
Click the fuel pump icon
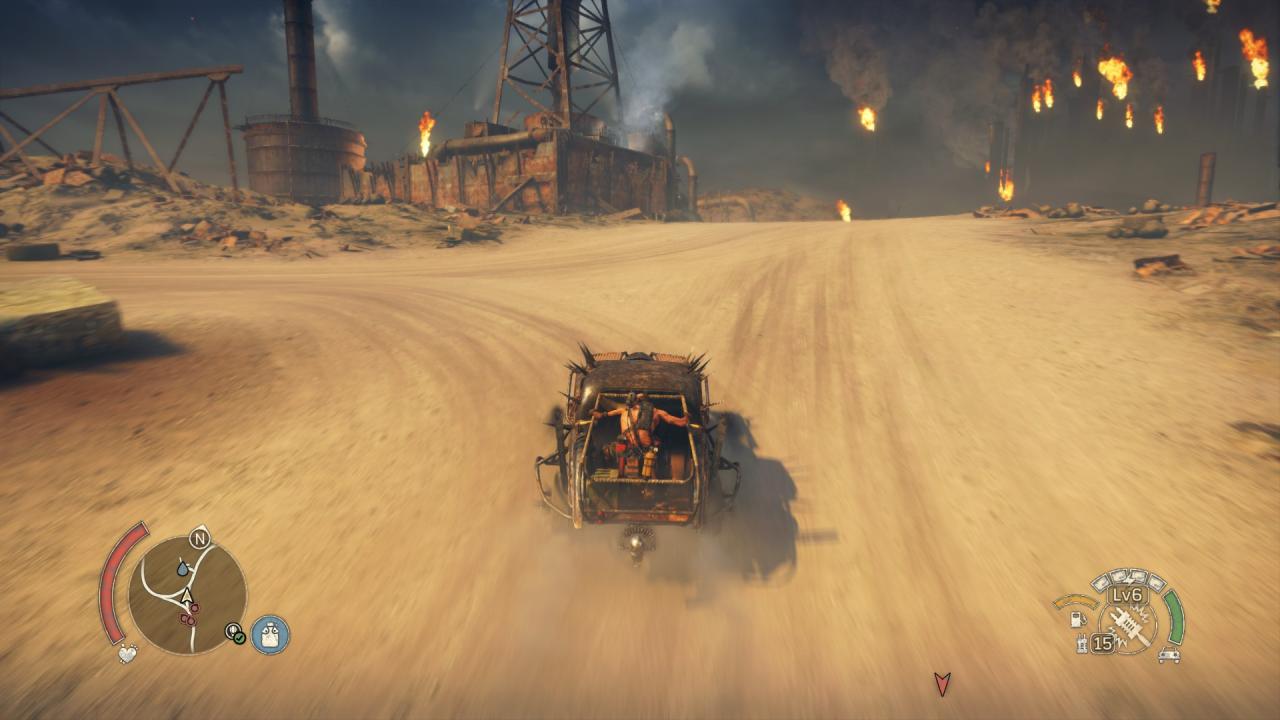tap(1078, 619)
